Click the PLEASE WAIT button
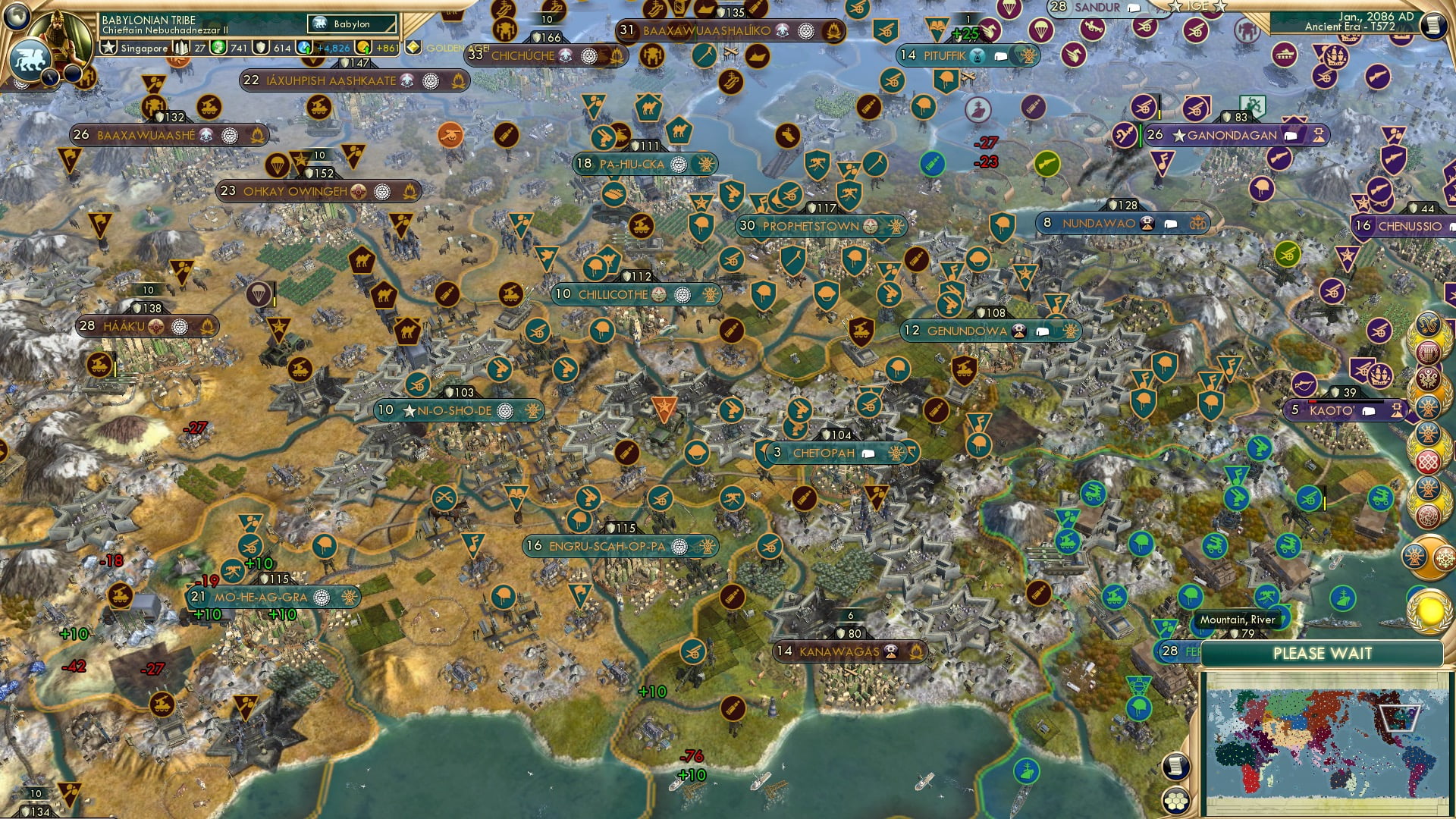Viewport: 1456px width, 819px height. pyautogui.click(x=1324, y=653)
